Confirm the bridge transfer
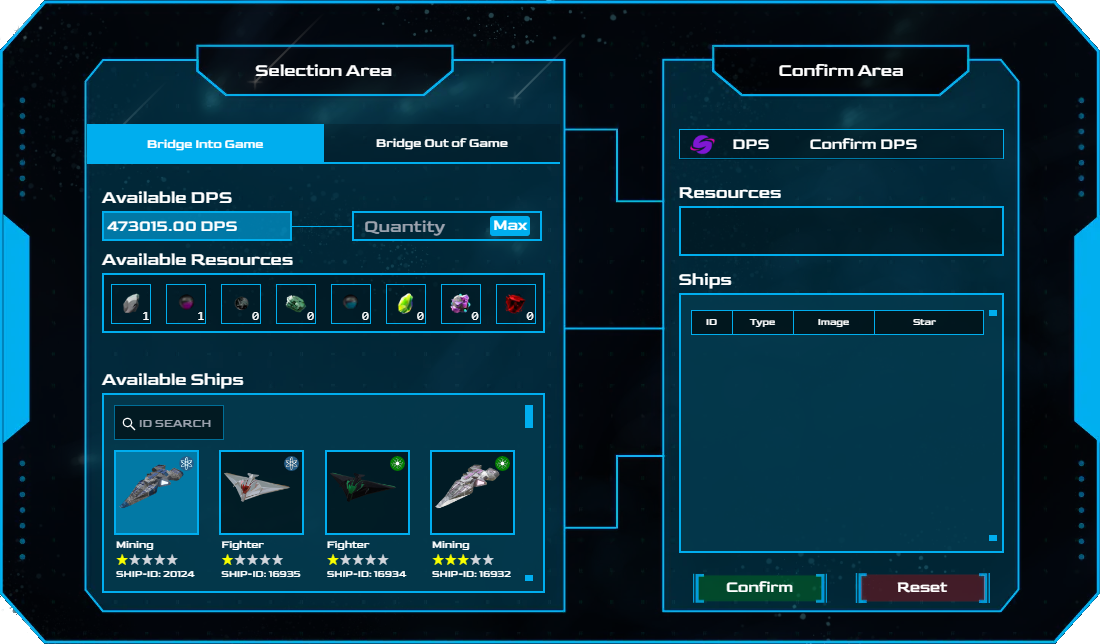This screenshot has width=1100, height=644. click(759, 588)
